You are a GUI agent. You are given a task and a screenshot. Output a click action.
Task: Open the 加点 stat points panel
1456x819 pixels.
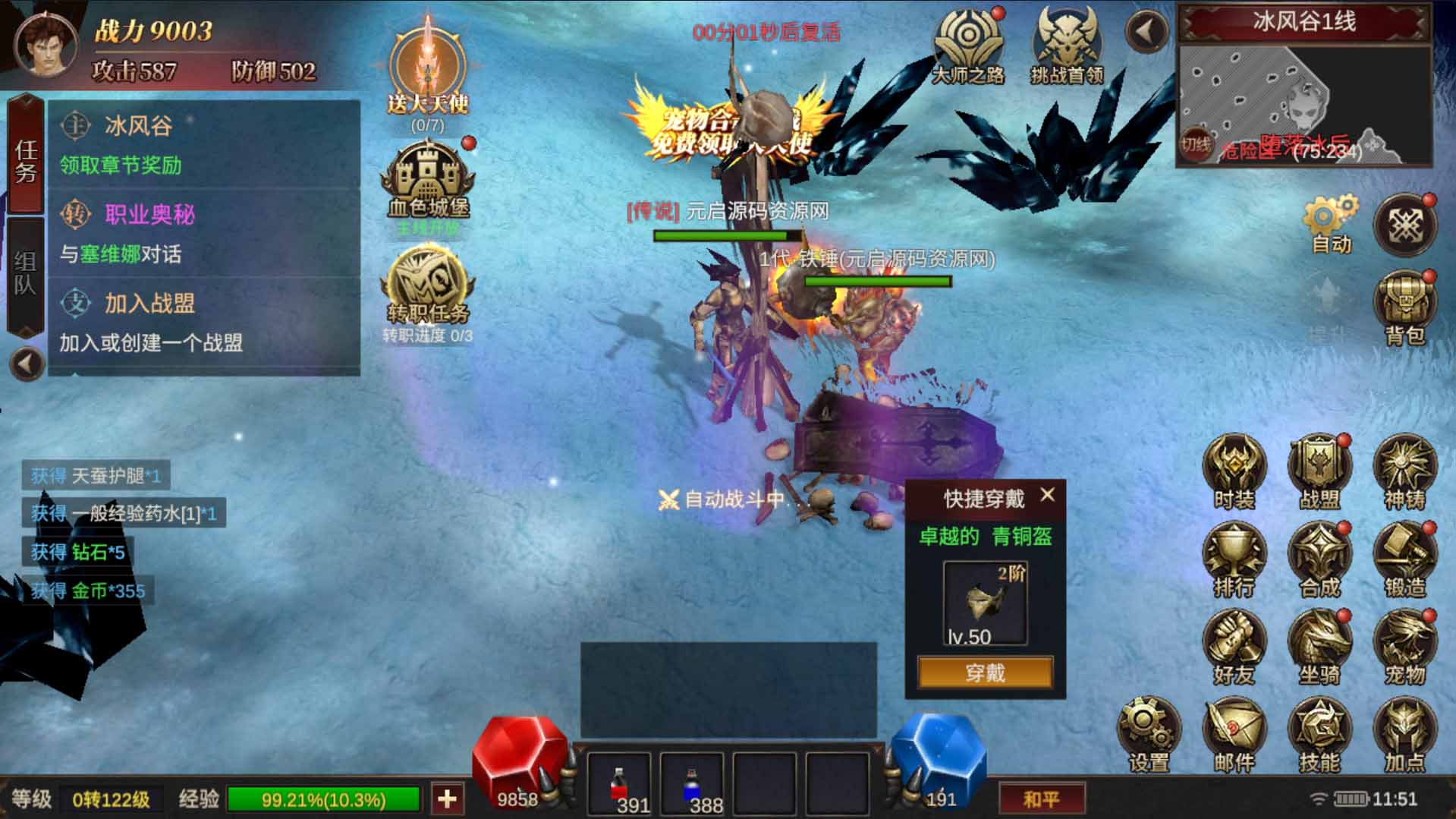coord(1404,734)
